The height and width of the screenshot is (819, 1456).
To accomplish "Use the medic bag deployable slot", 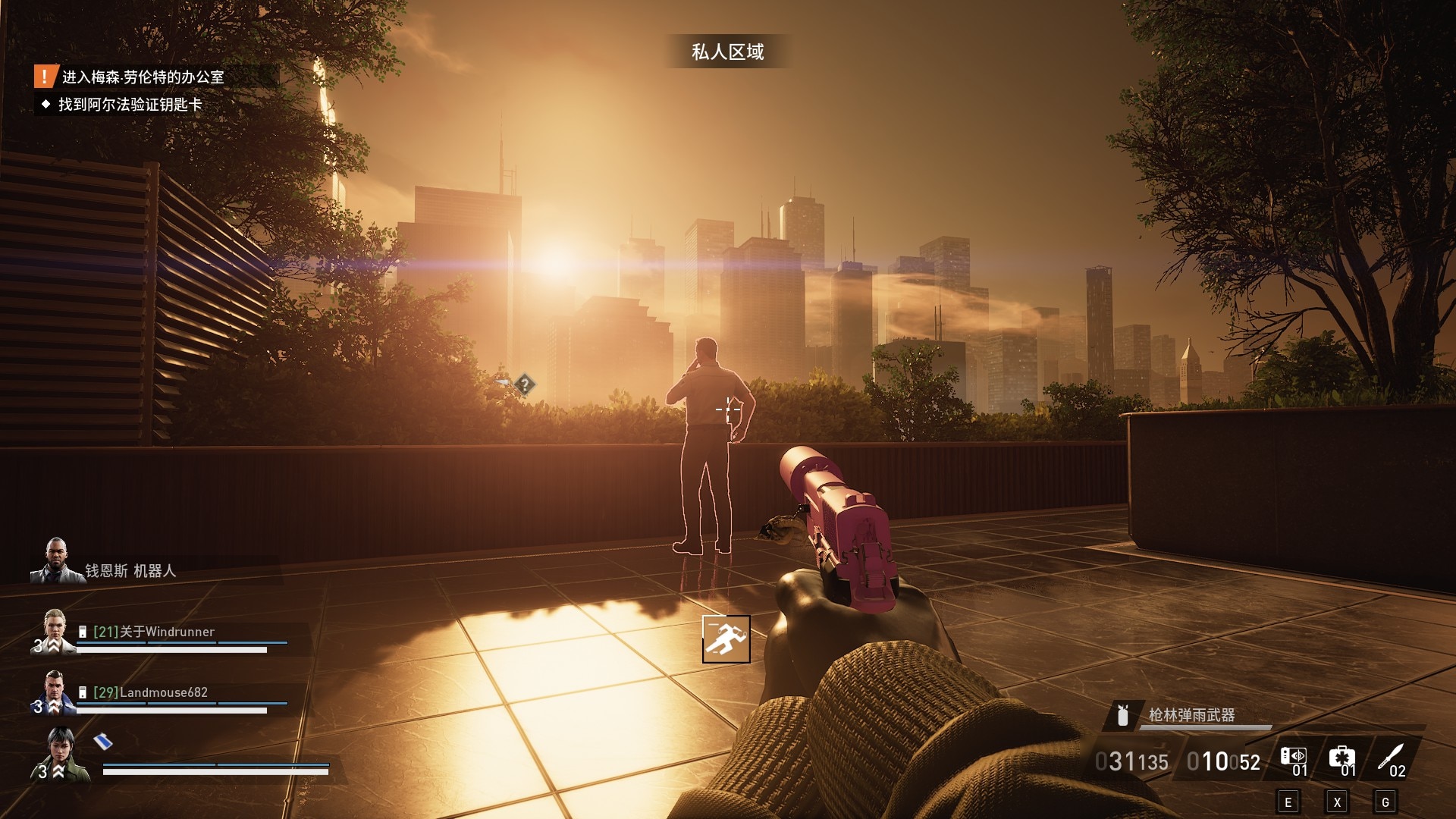I will tap(1341, 758).
